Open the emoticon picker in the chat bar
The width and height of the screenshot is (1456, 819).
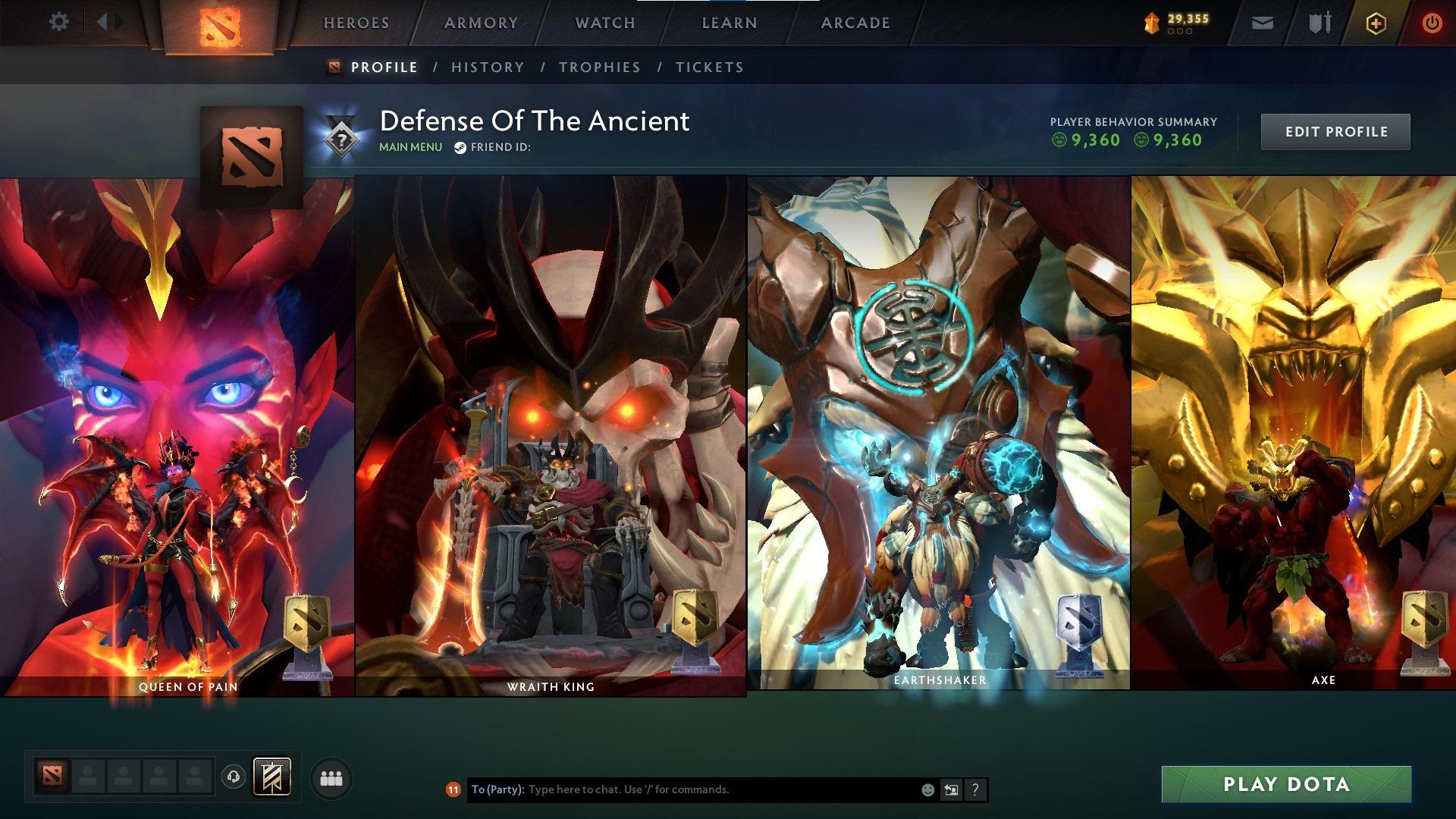927,789
